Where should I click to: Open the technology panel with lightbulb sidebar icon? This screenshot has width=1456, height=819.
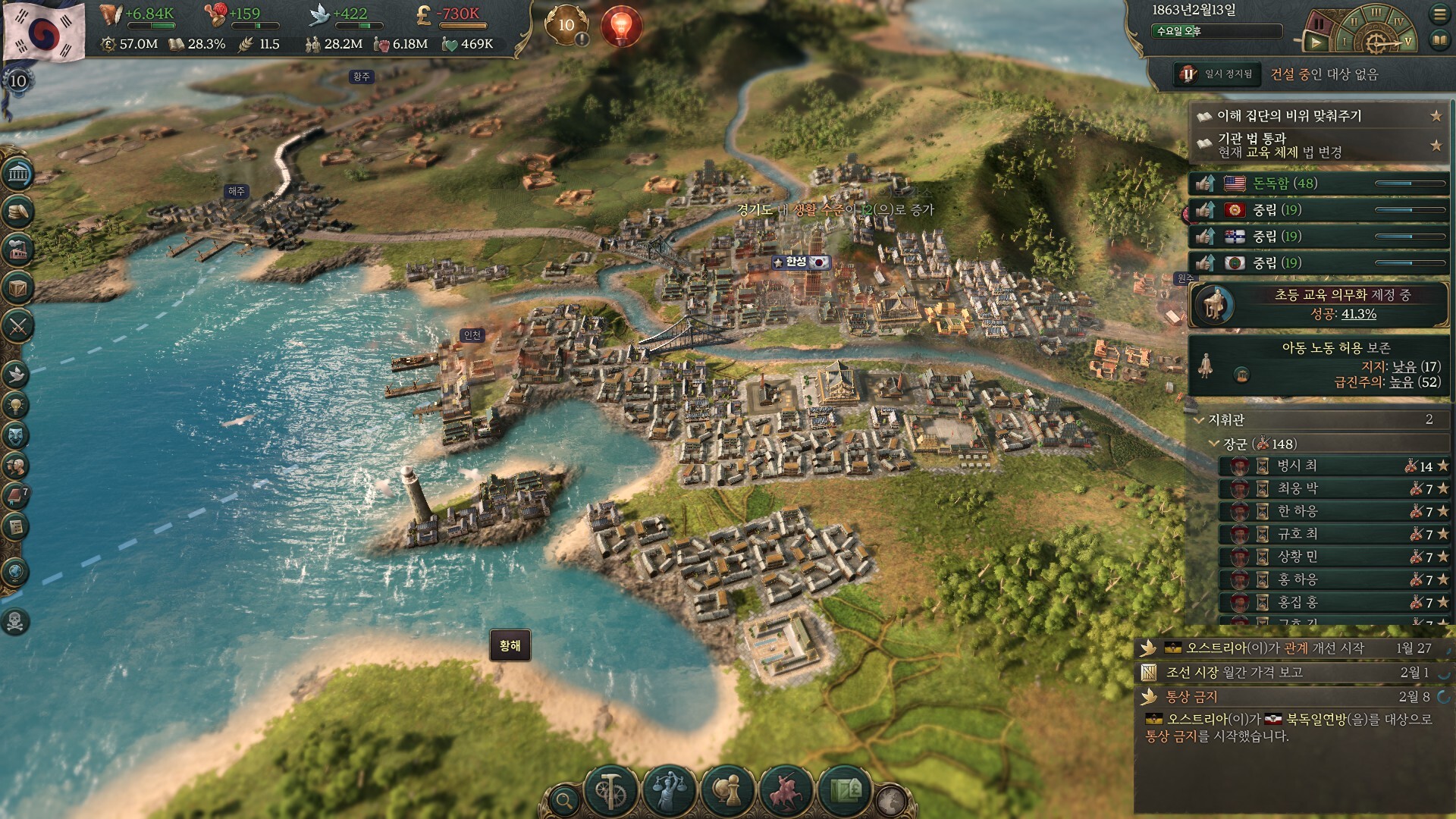16,405
